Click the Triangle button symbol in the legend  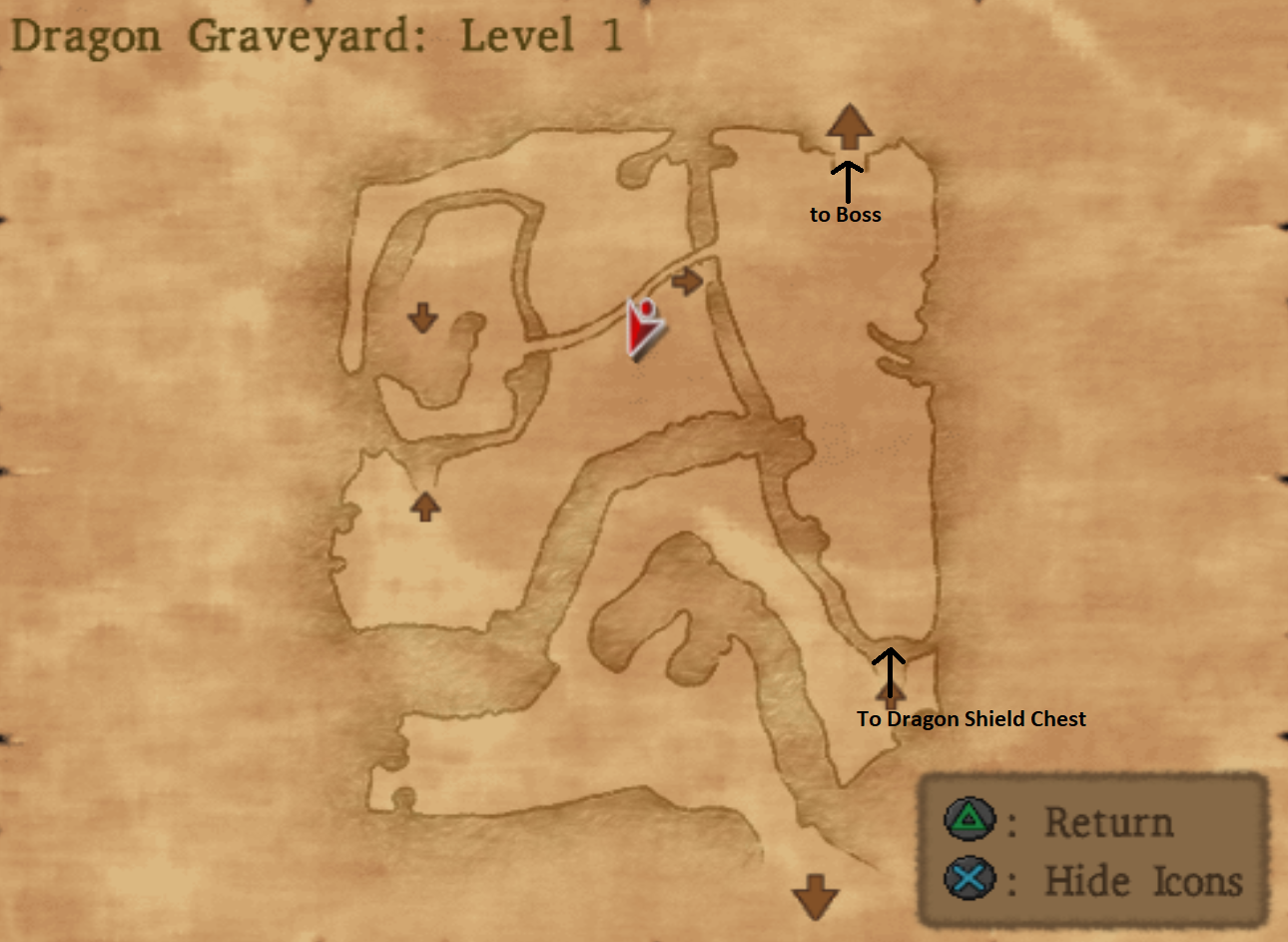[x=969, y=821]
